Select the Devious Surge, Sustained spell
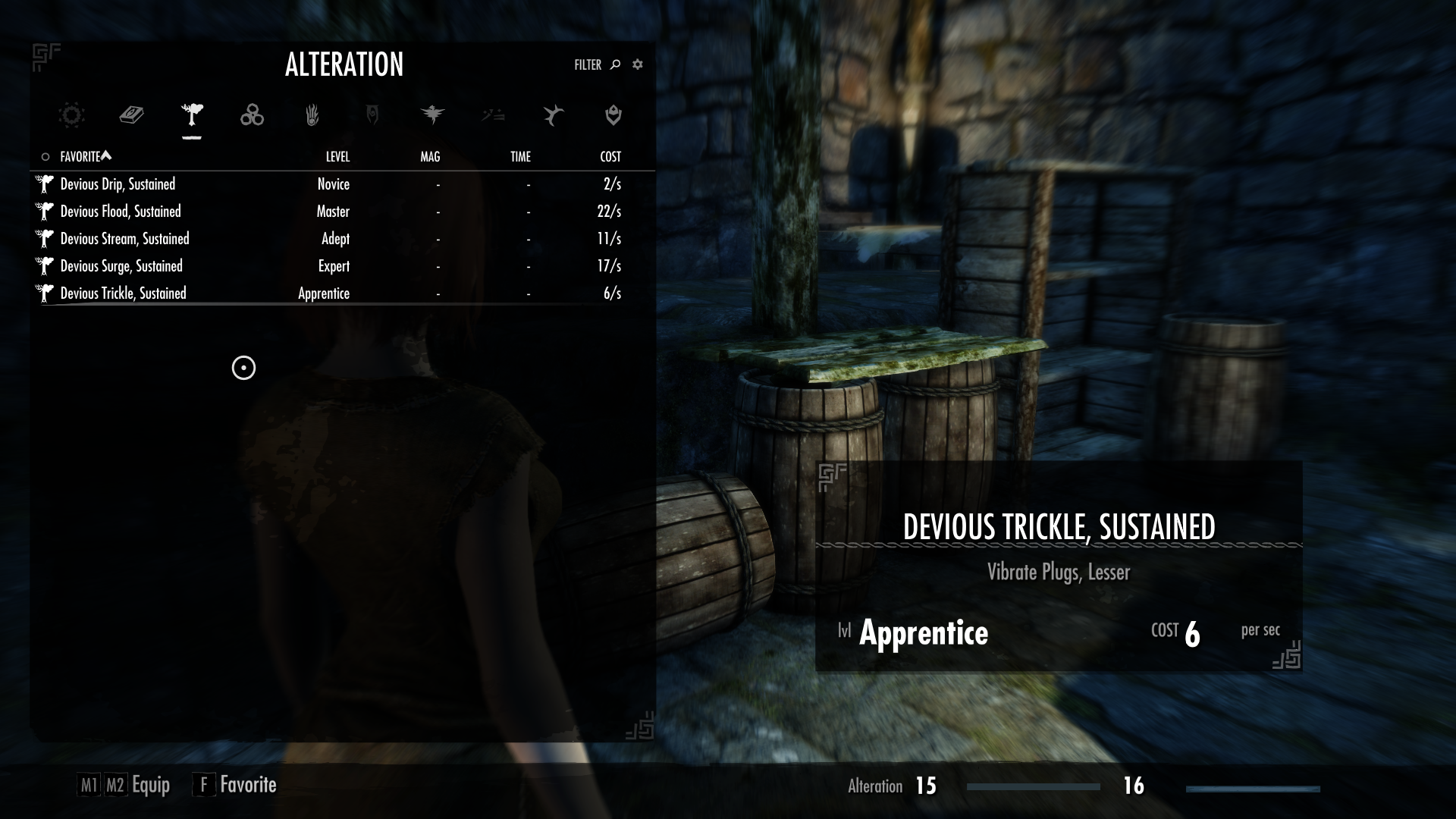The width and height of the screenshot is (1456, 819). 121,266
